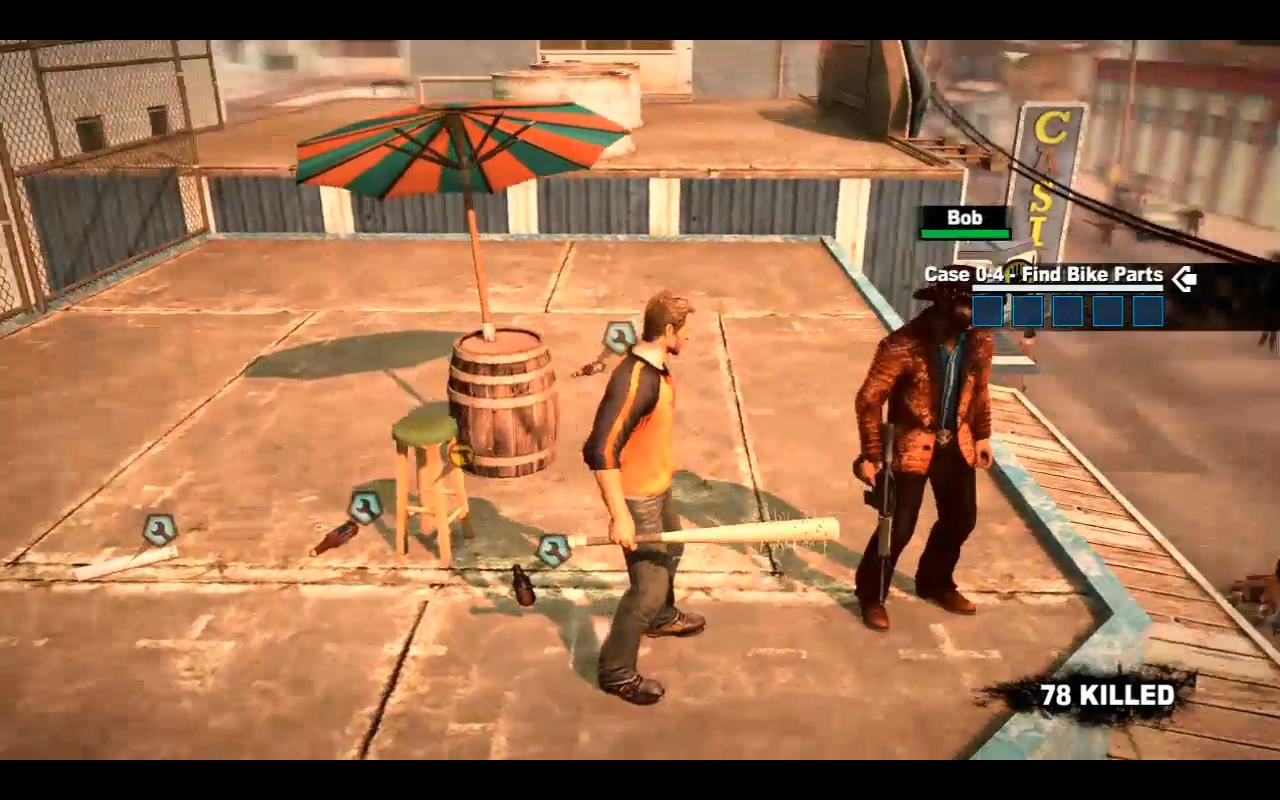Expand mission details via the left-pointing arrow
The width and height of the screenshot is (1280, 800).
point(1184,280)
